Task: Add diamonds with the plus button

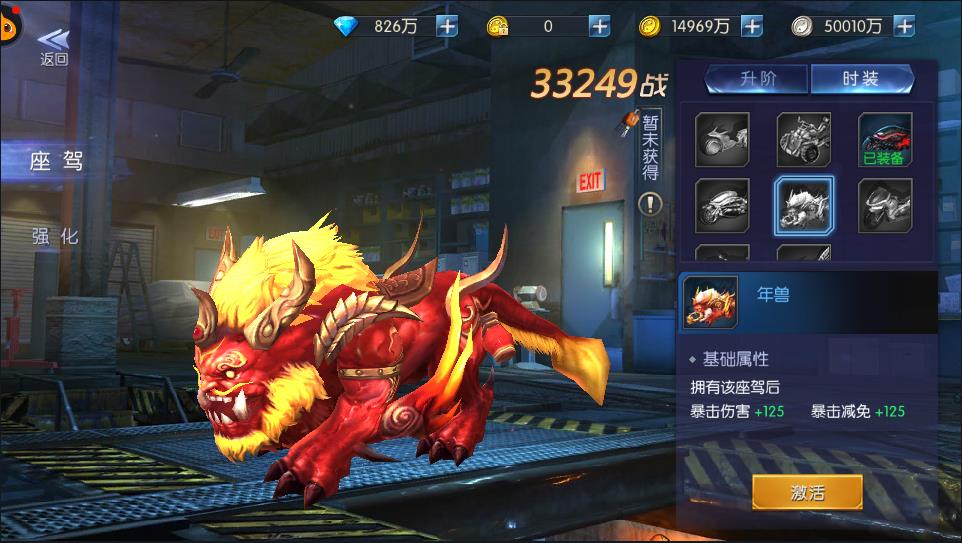Action: tap(447, 27)
